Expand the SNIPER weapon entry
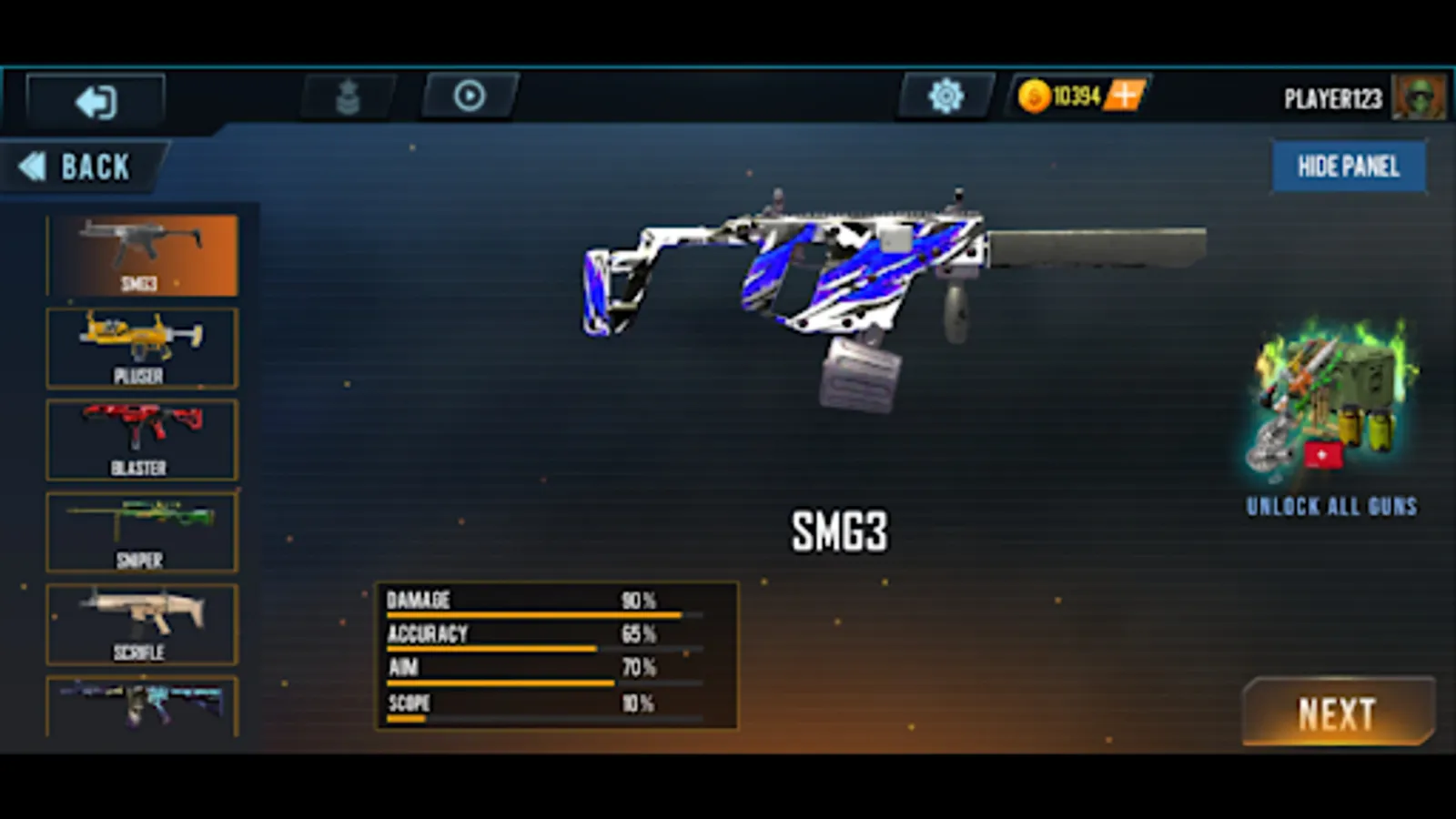1456x819 pixels. click(x=141, y=531)
